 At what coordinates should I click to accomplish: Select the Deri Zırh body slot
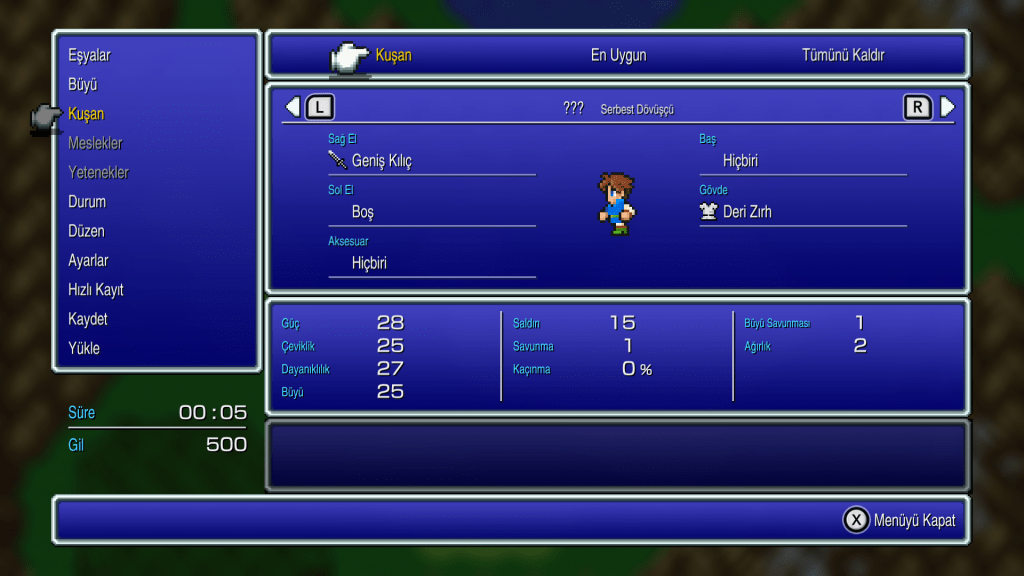747,212
